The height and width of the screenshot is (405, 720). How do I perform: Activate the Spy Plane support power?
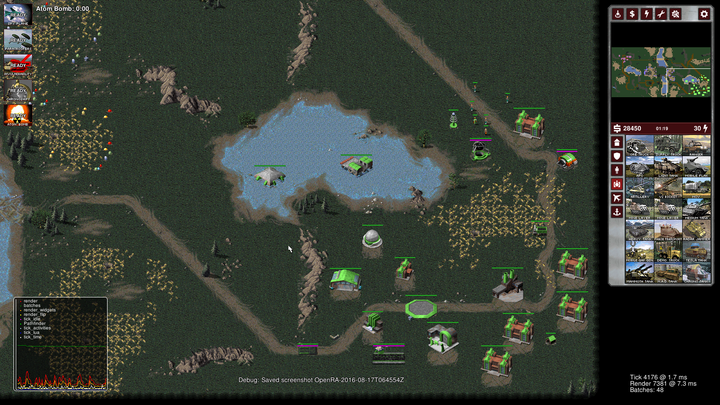(17, 15)
